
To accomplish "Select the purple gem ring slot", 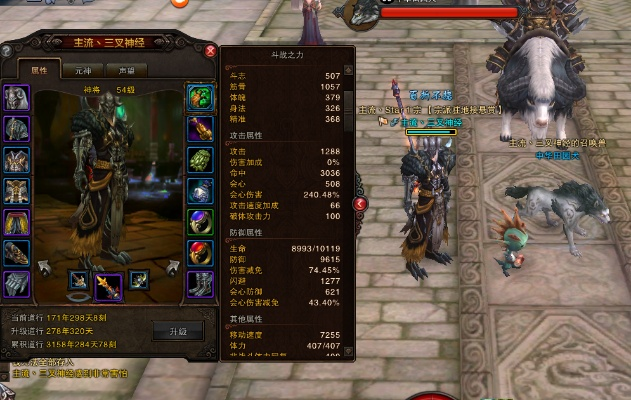I will click(x=200, y=222).
